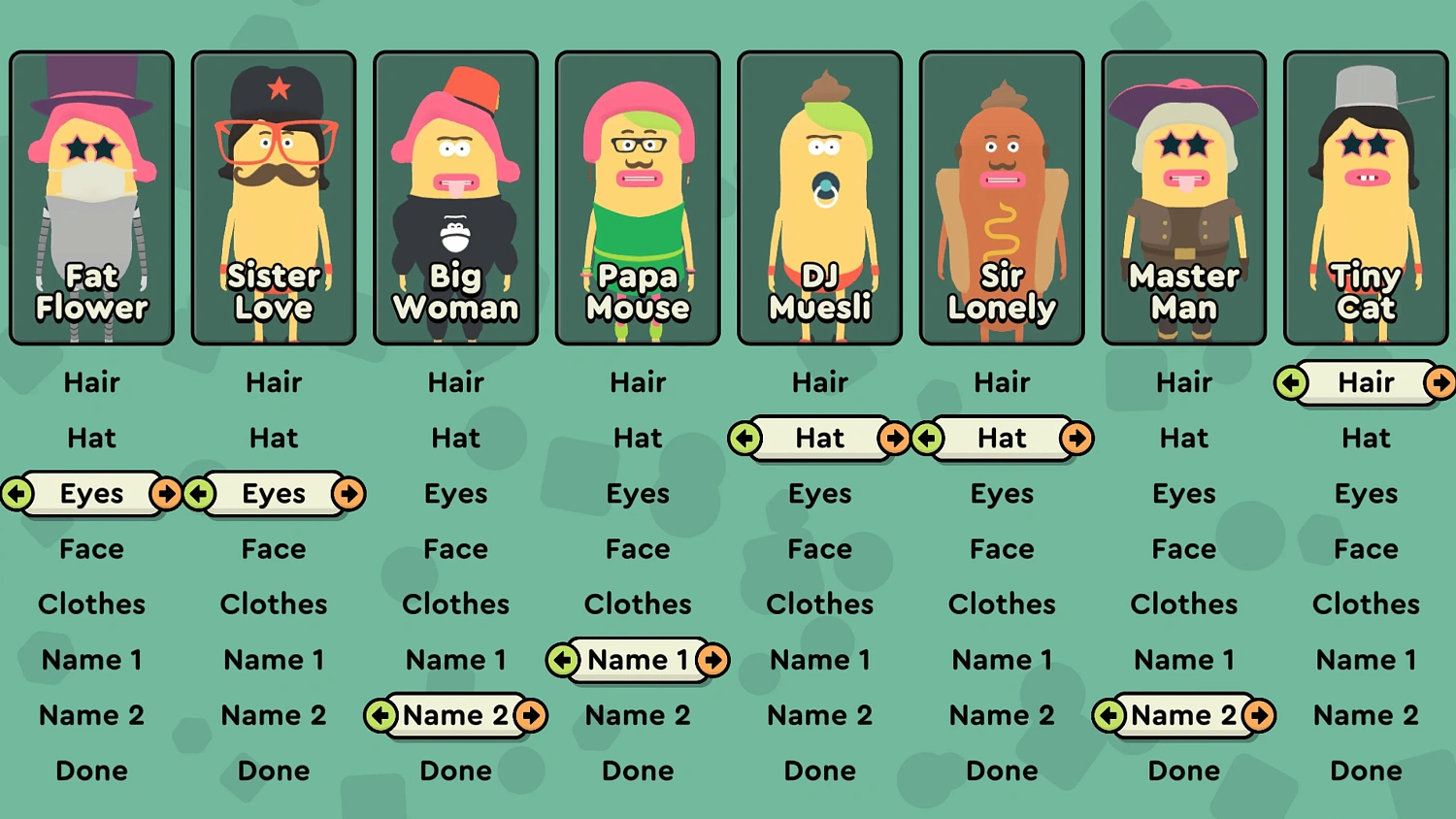
Task: Select the Eyes option under Sir Lonely
Action: [x=1002, y=494]
